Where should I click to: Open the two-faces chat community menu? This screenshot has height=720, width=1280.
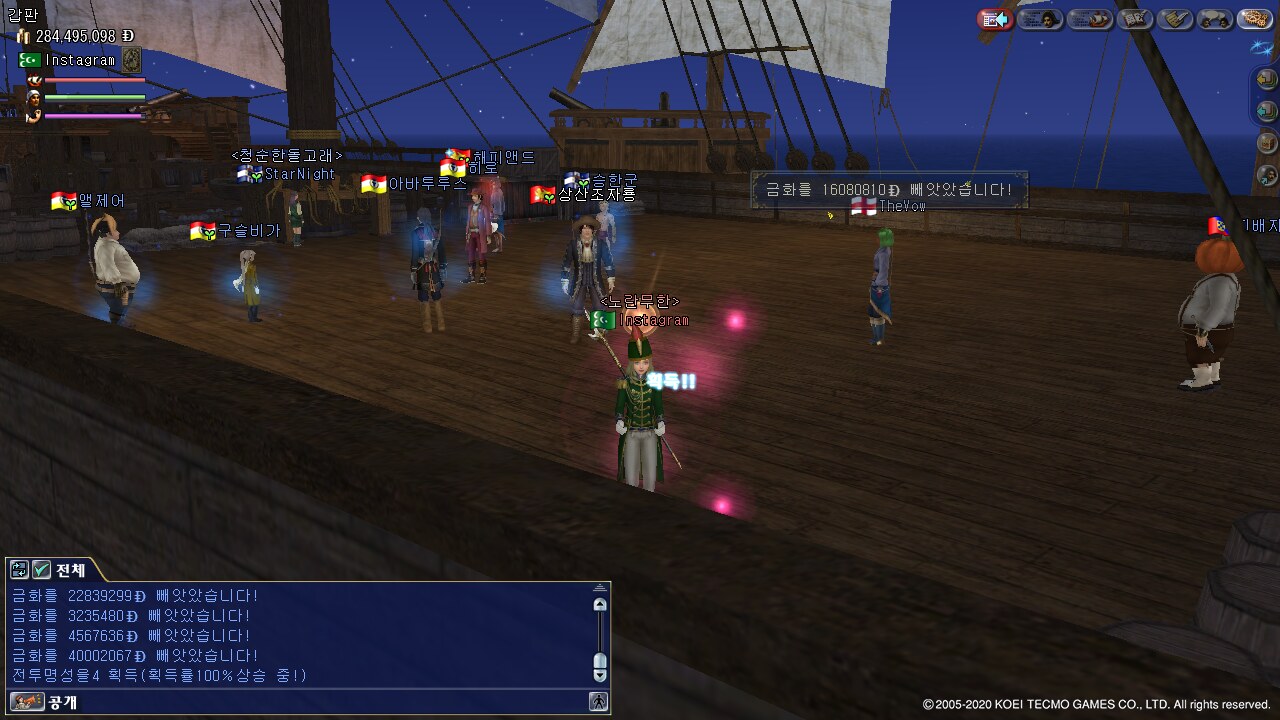(1215, 19)
